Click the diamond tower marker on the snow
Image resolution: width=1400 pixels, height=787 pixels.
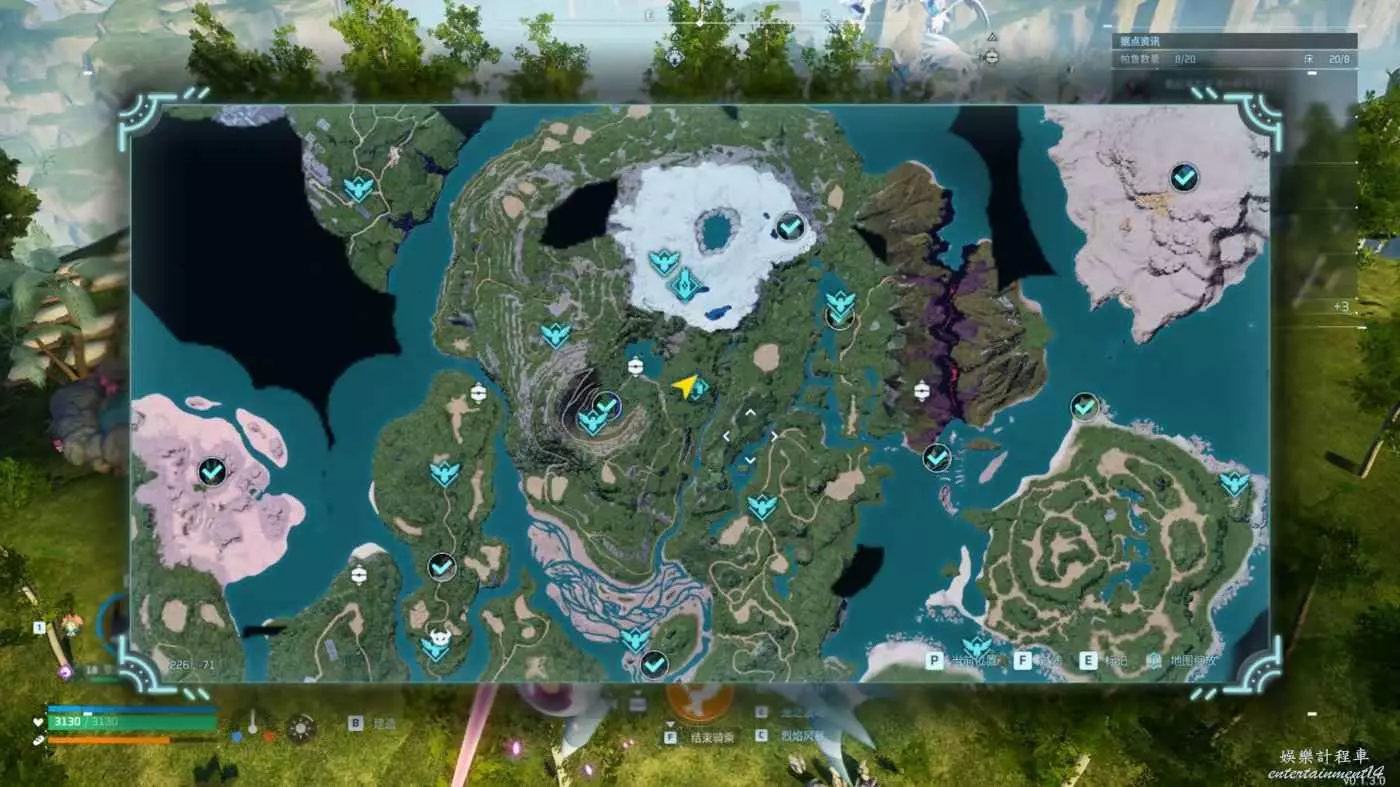pyautogui.click(x=685, y=286)
